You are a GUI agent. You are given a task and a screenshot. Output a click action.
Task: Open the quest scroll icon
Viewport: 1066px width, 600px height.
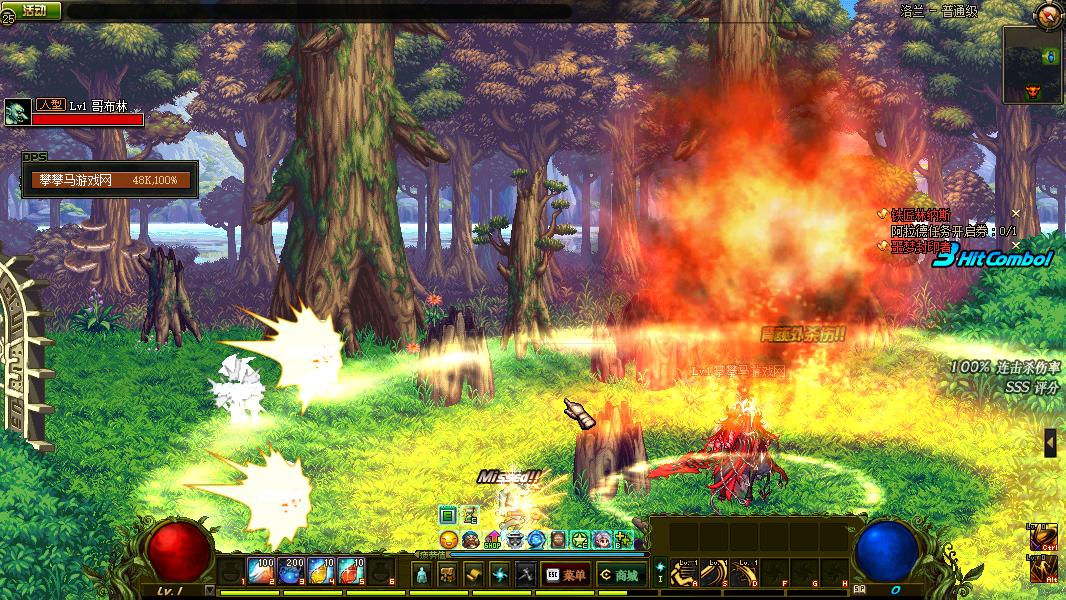tap(474, 574)
